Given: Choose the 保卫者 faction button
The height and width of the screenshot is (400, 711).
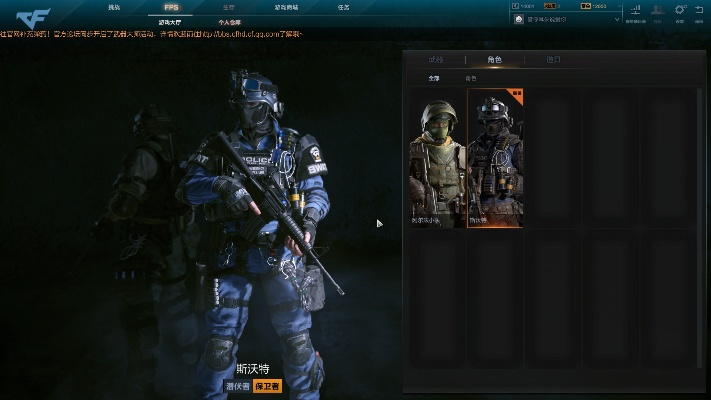Looking at the screenshot, I should [x=266, y=385].
